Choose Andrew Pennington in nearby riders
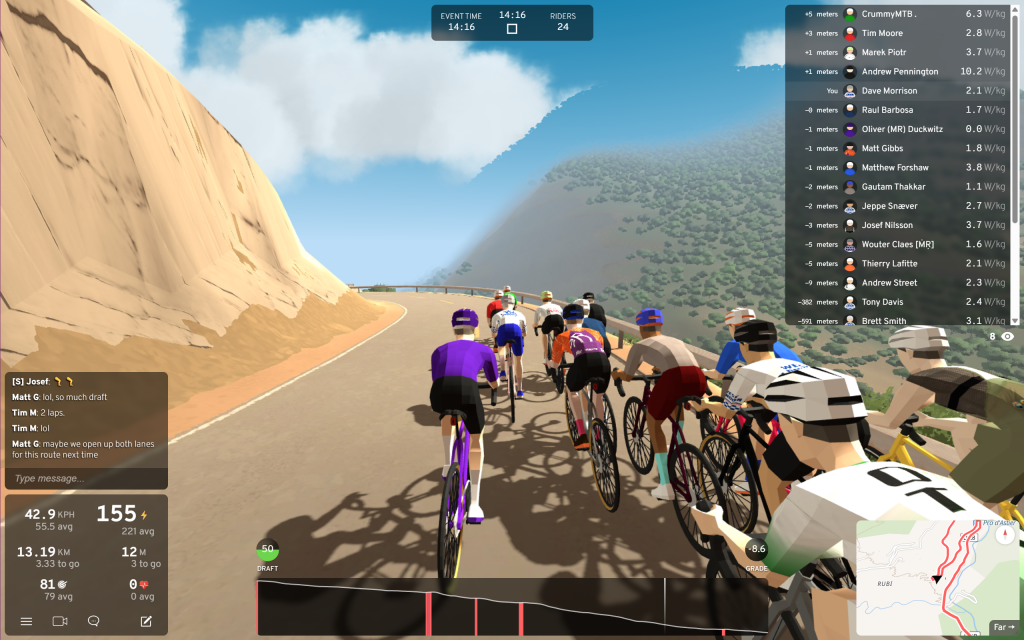The width and height of the screenshot is (1024, 640). (900, 72)
